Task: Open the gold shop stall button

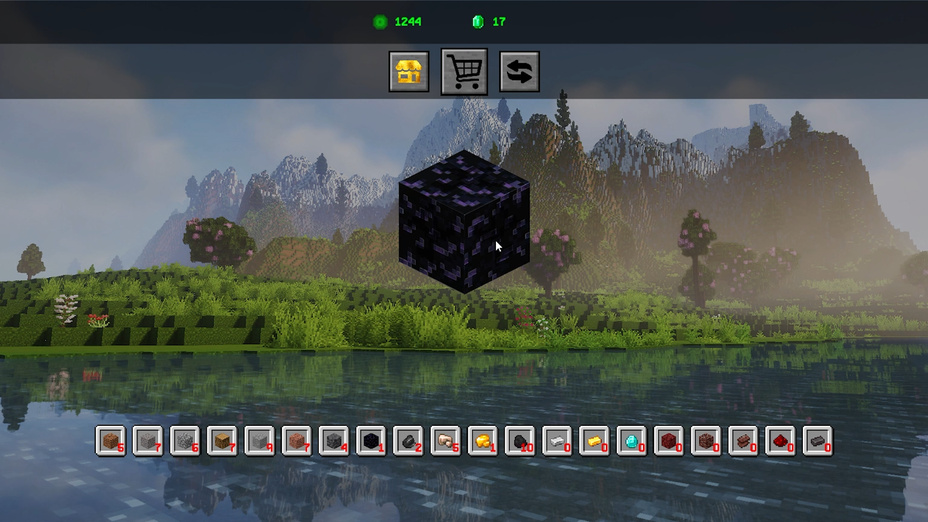Action: (x=409, y=72)
